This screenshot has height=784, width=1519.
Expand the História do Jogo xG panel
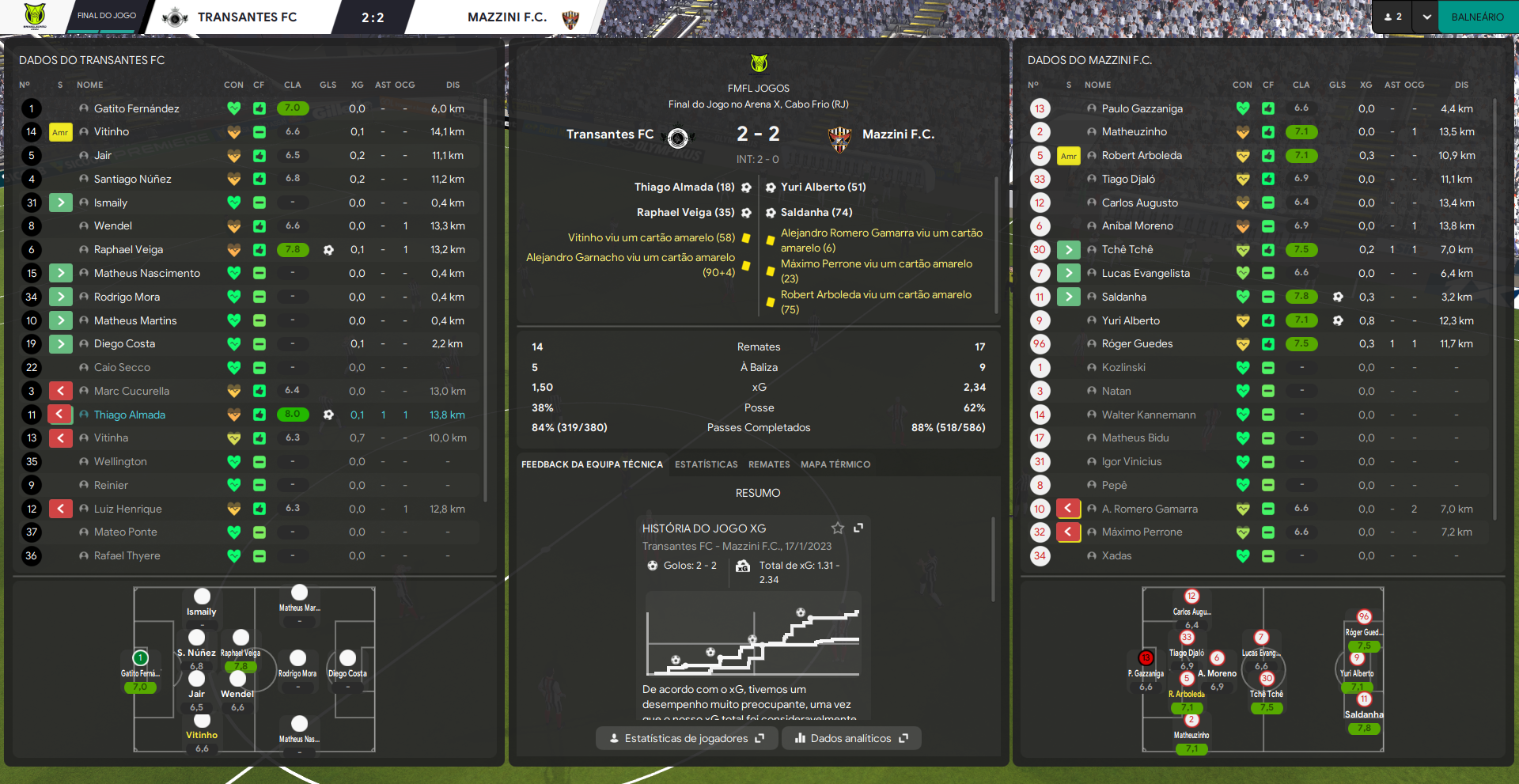[x=858, y=528]
